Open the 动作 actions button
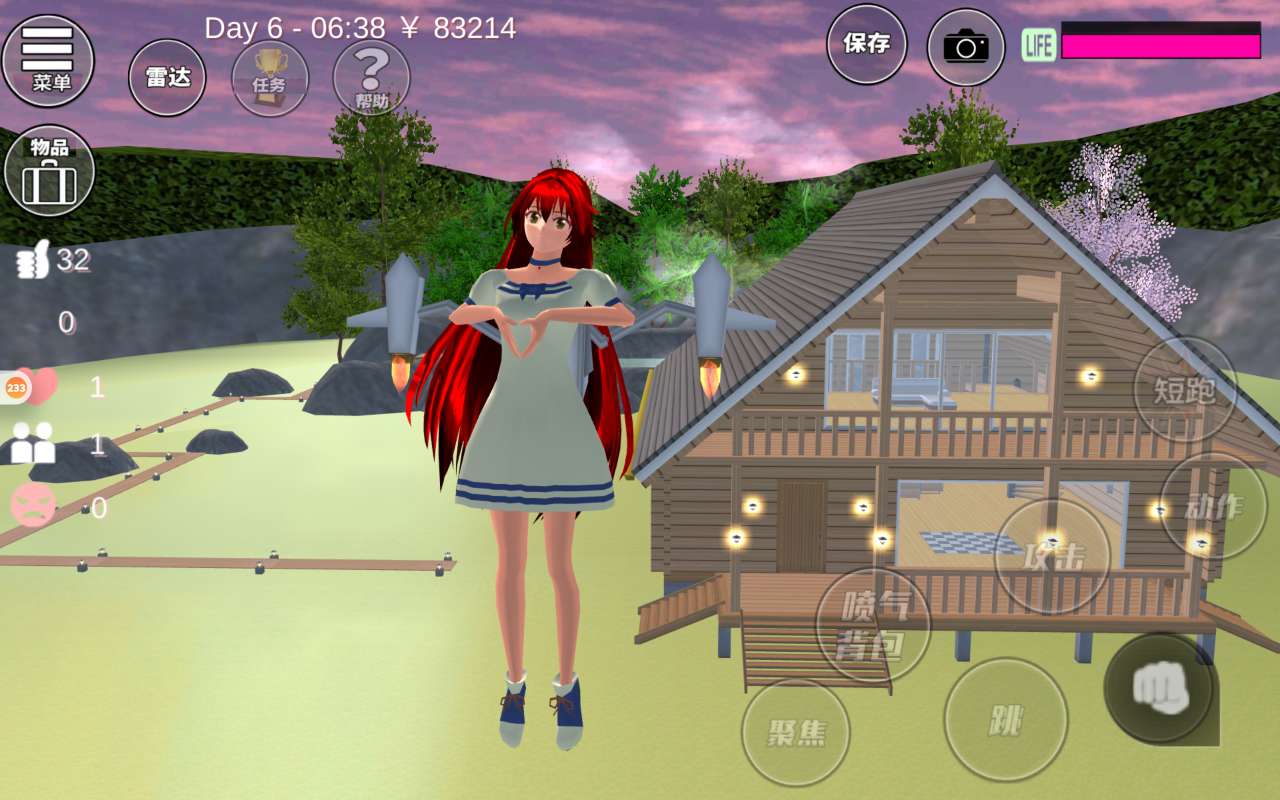Screen dimensions: 1280x800 pos(1213,506)
